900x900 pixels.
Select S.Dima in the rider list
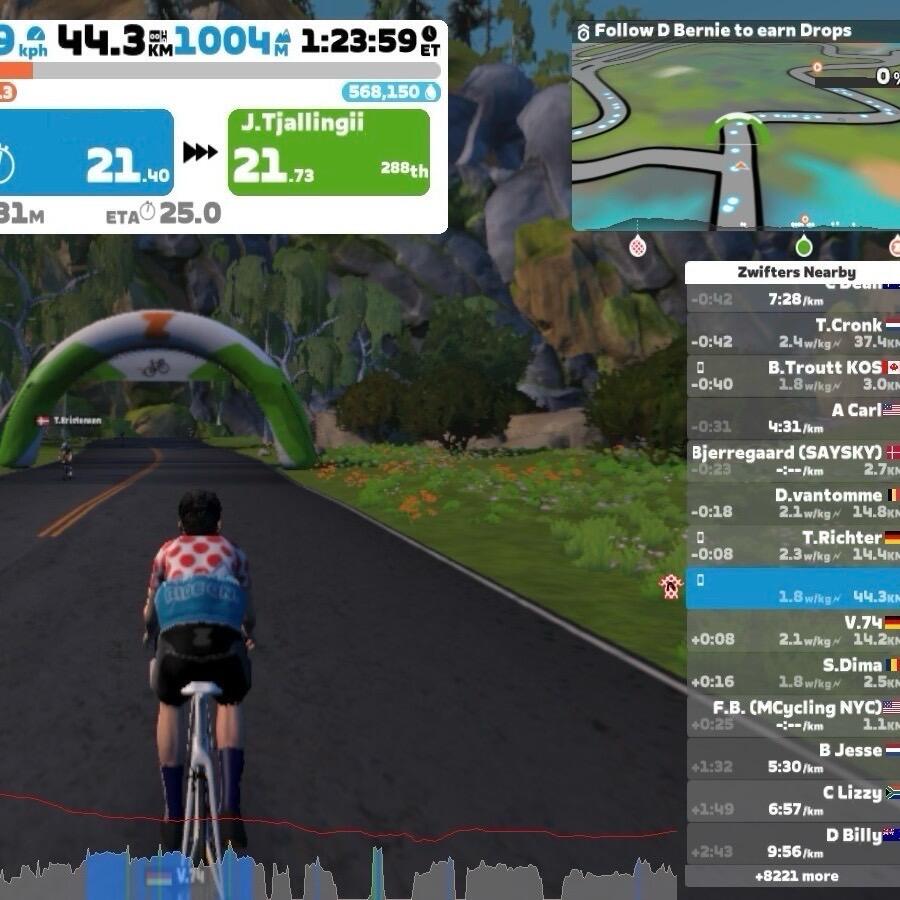point(792,673)
